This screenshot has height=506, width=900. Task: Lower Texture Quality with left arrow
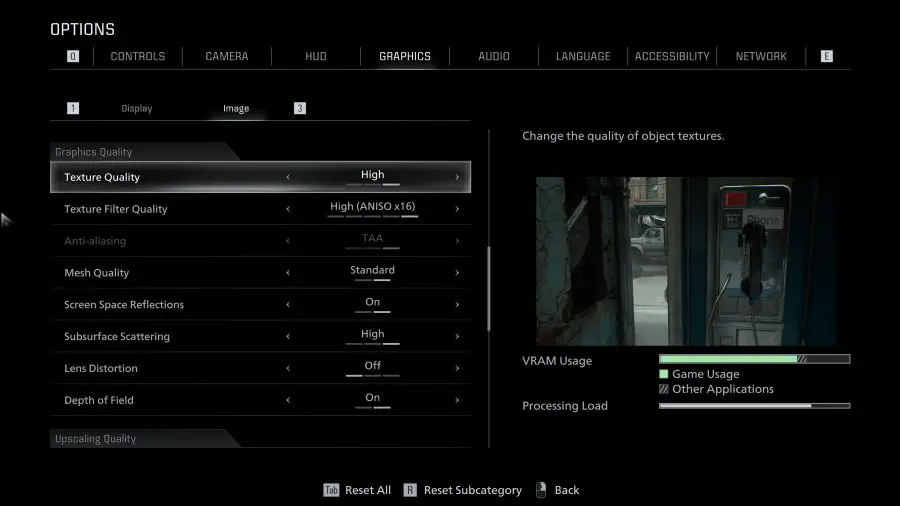(288, 177)
